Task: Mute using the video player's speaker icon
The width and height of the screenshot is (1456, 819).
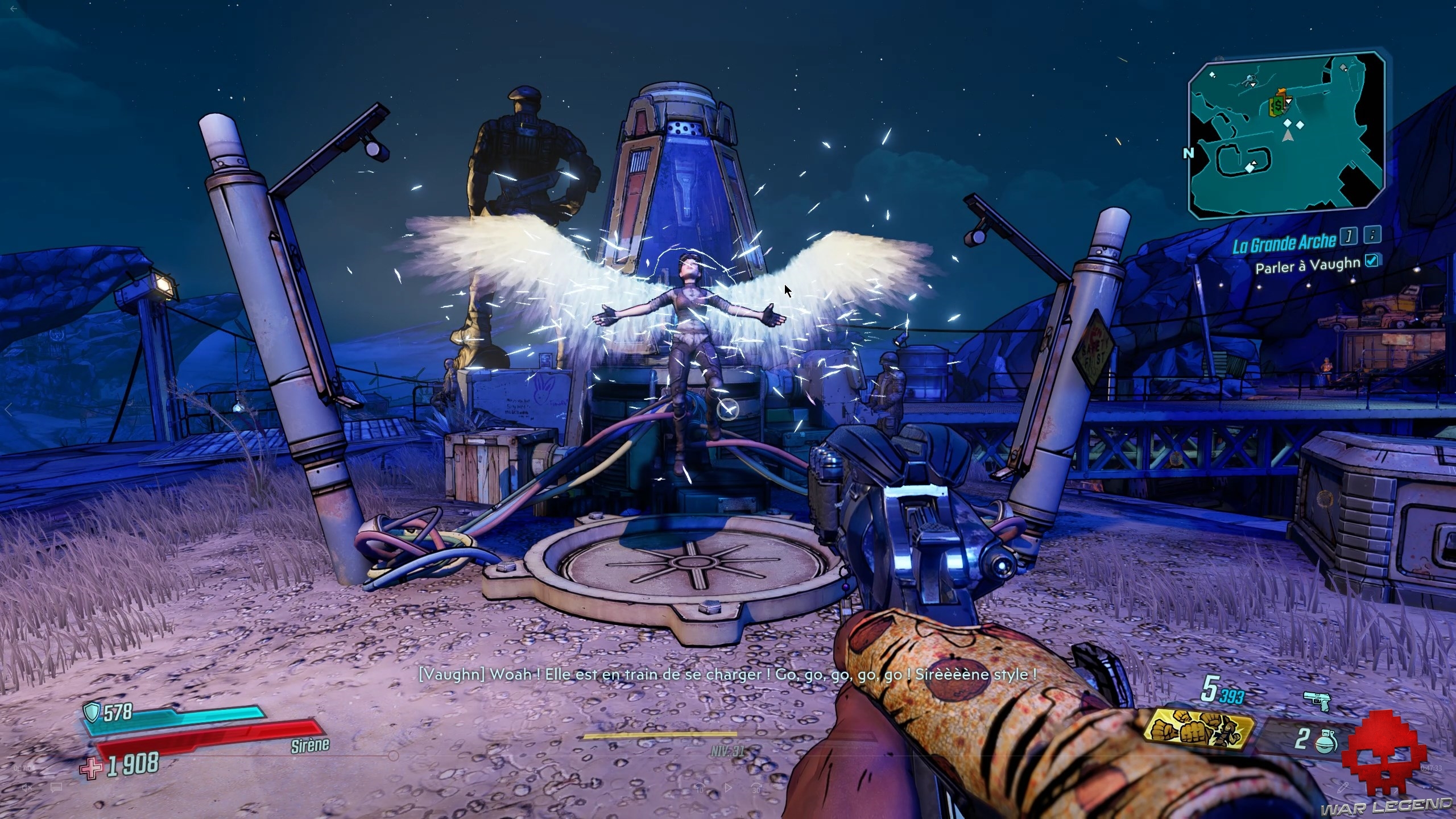Action: (27, 788)
